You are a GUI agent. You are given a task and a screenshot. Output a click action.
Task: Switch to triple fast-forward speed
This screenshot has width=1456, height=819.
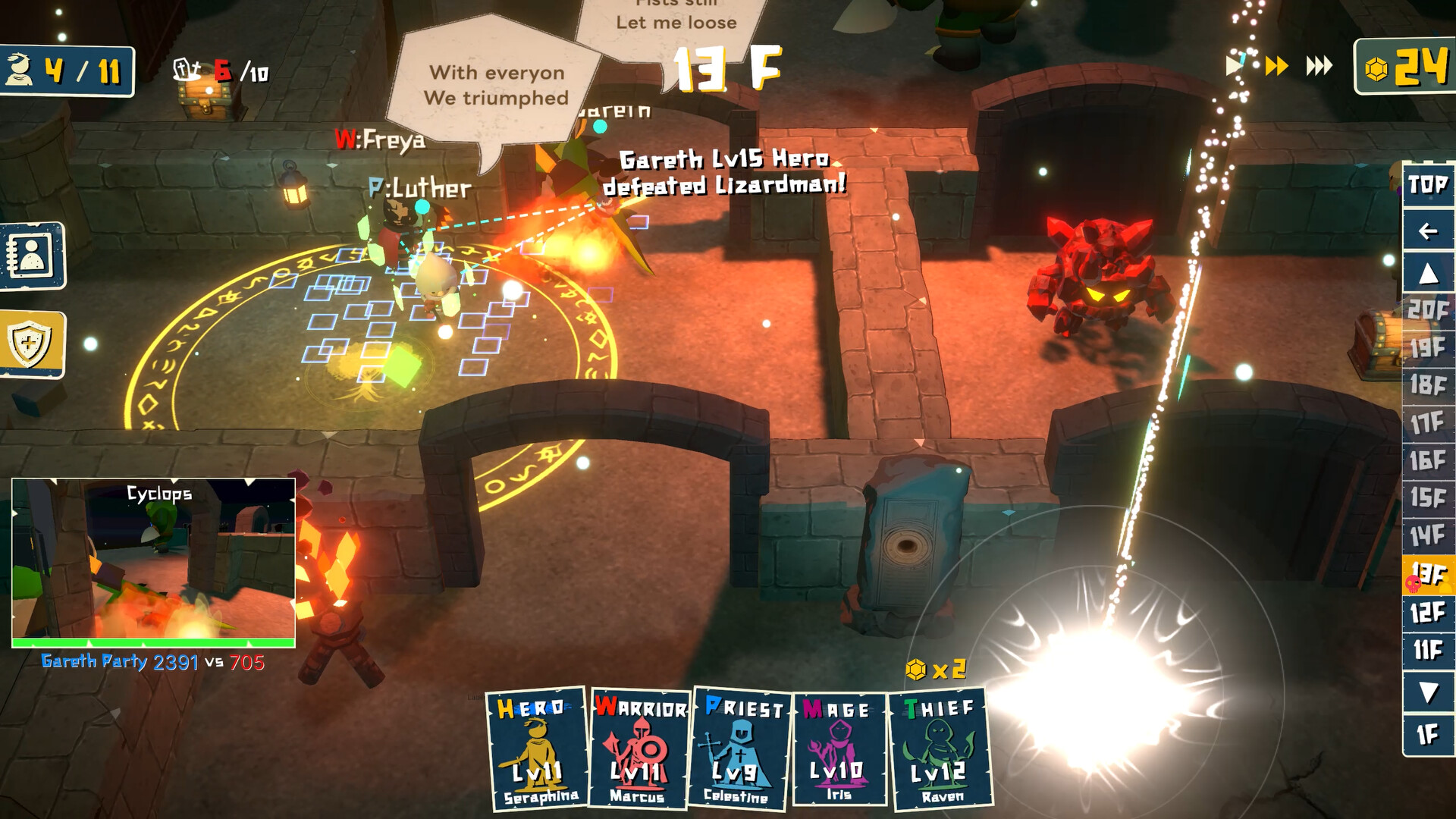pos(1319,66)
